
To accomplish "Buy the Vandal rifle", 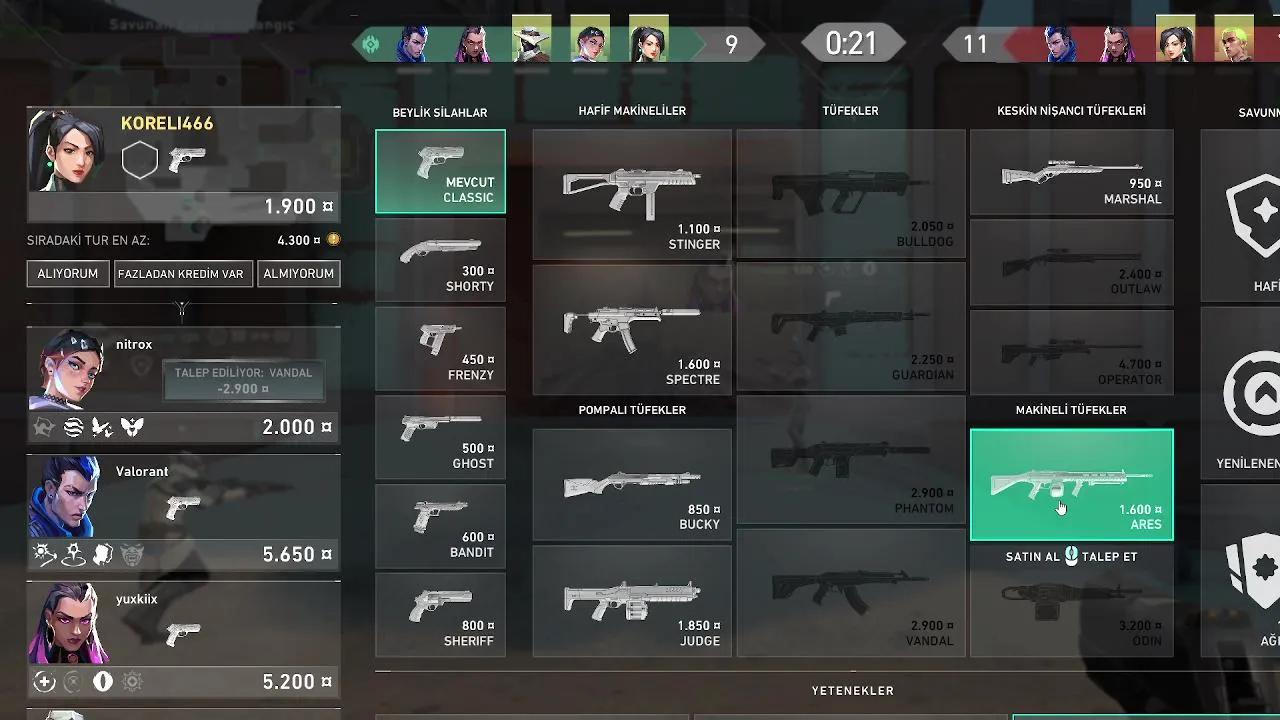I will pos(851,592).
